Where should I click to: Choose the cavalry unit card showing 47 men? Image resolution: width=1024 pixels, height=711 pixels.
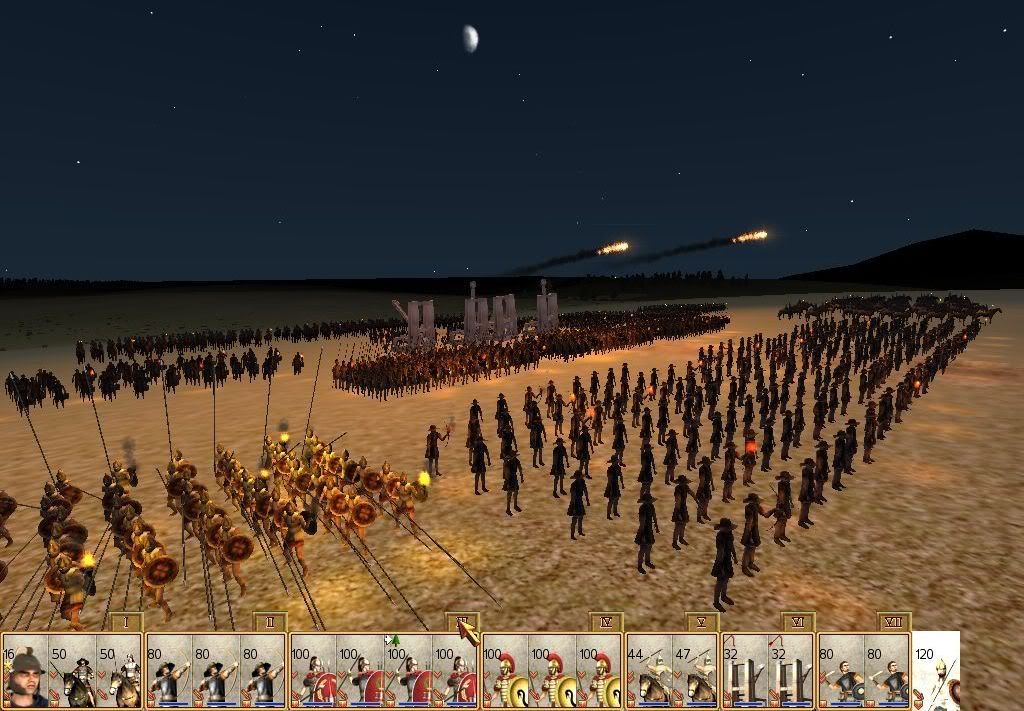[x=696, y=672]
